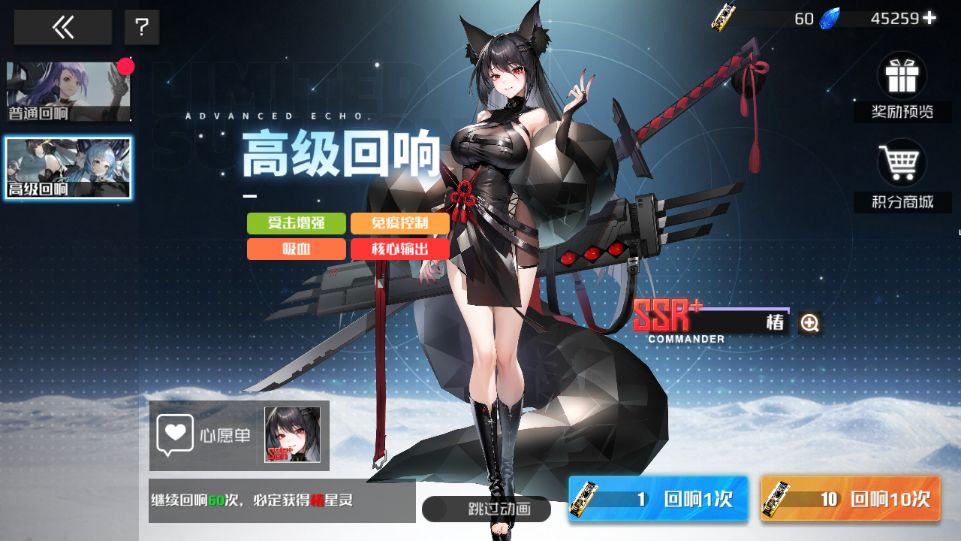Switch to the 普通回响 banner tab
The image size is (961, 541).
pos(68,91)
